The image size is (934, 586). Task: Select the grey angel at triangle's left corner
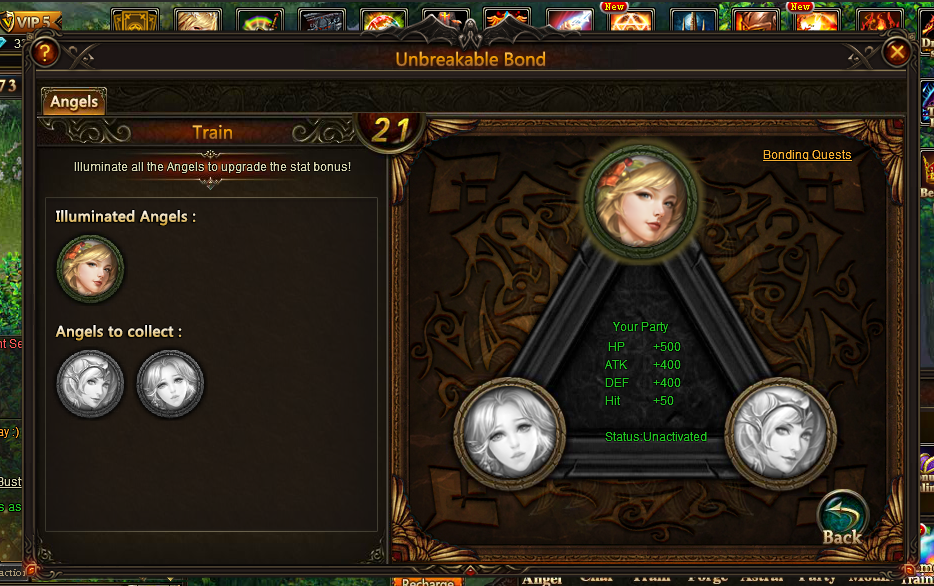[510, 432]
